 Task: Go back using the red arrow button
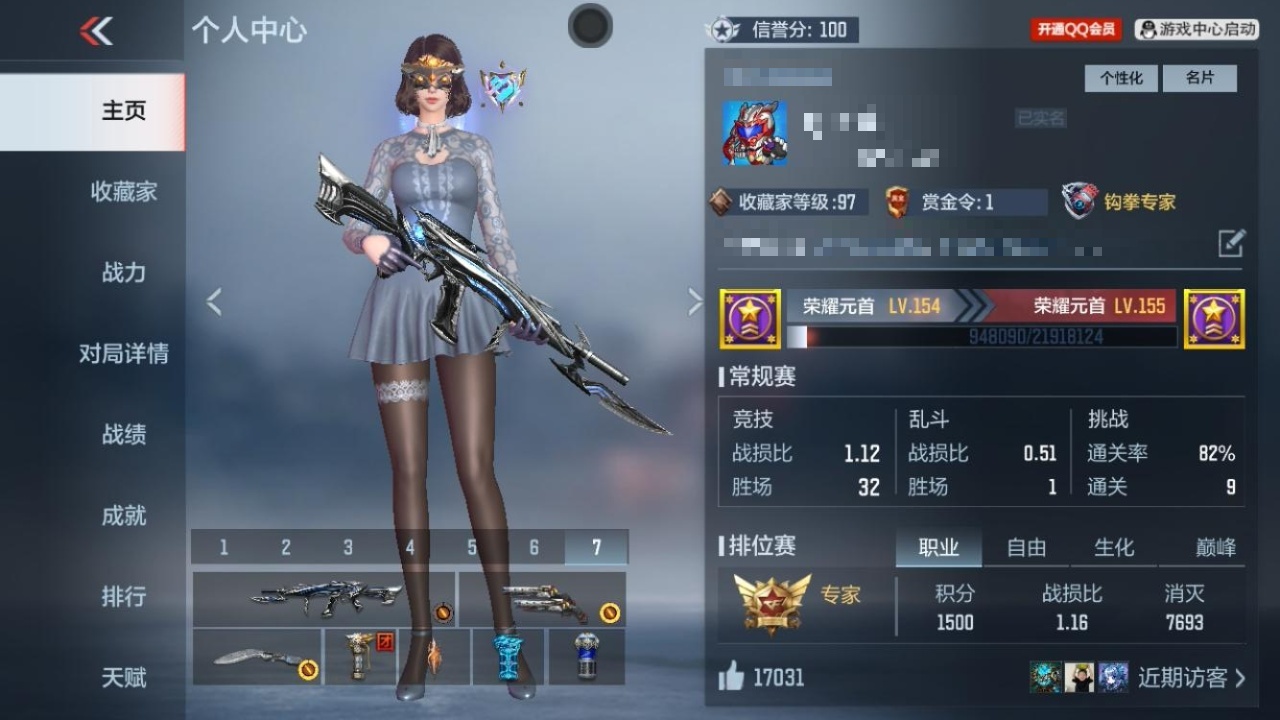[x=96, y=32]
